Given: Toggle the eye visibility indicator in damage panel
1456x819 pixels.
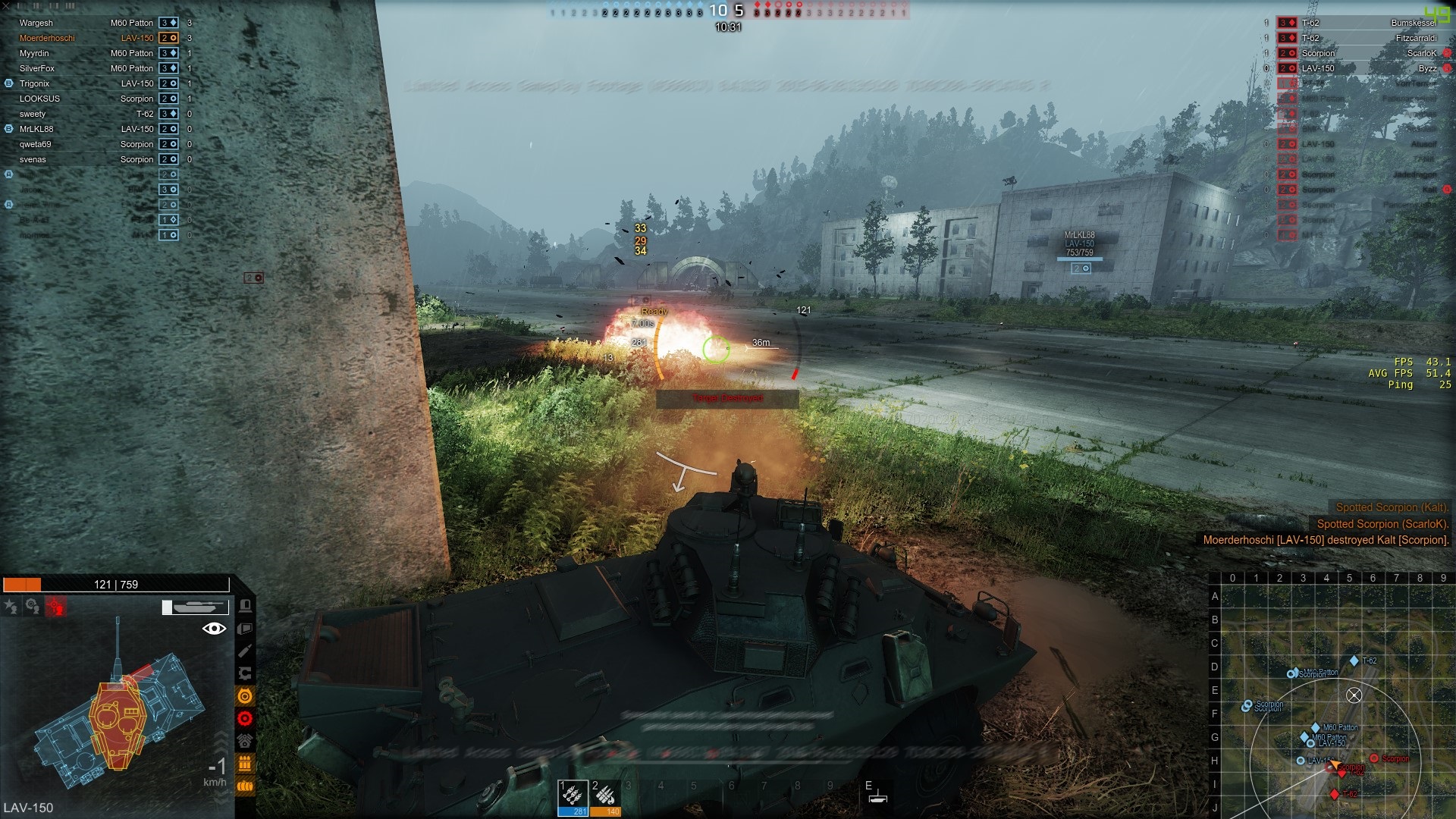Looking at the screenshot, I should pos(215,628).
